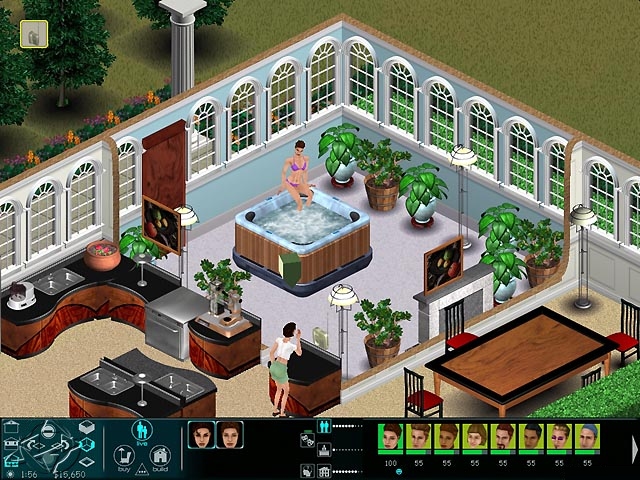Click the queued action icon above the trees

click(34, 34)
